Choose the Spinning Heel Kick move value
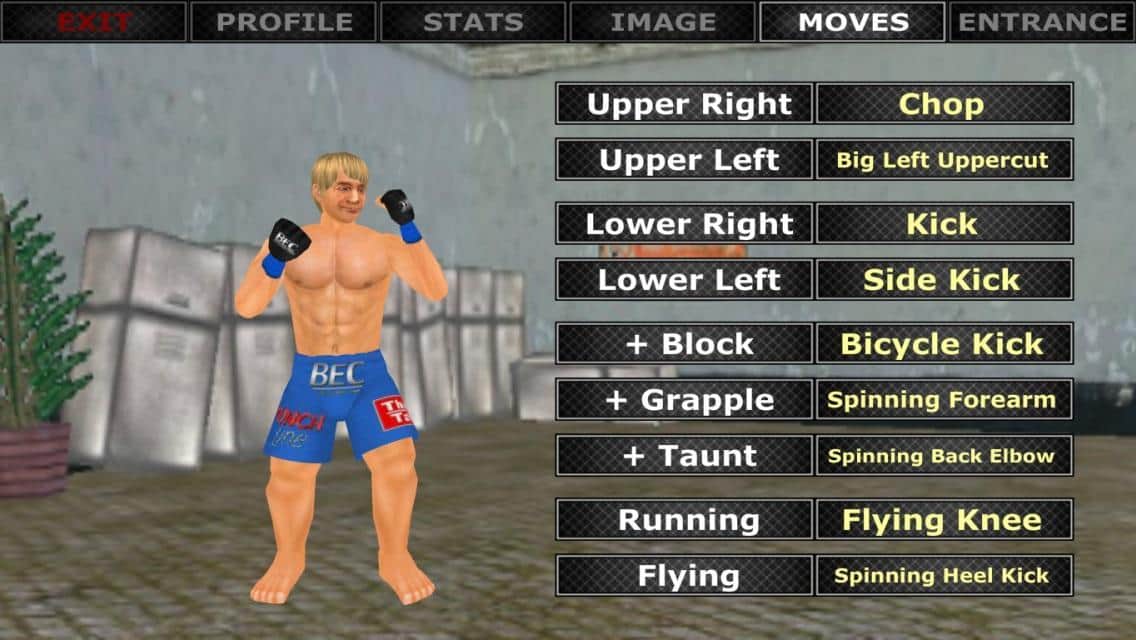Screen dimensions: 1136x640 943,576
